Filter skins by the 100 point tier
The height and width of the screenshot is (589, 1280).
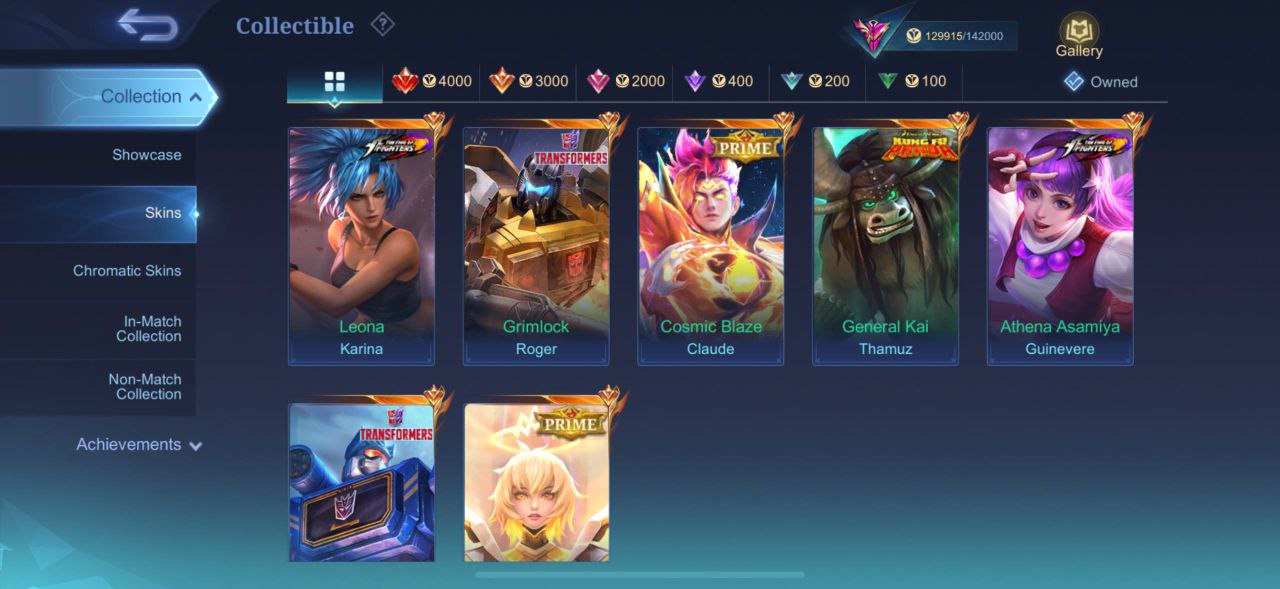click(x=912, y=82)
